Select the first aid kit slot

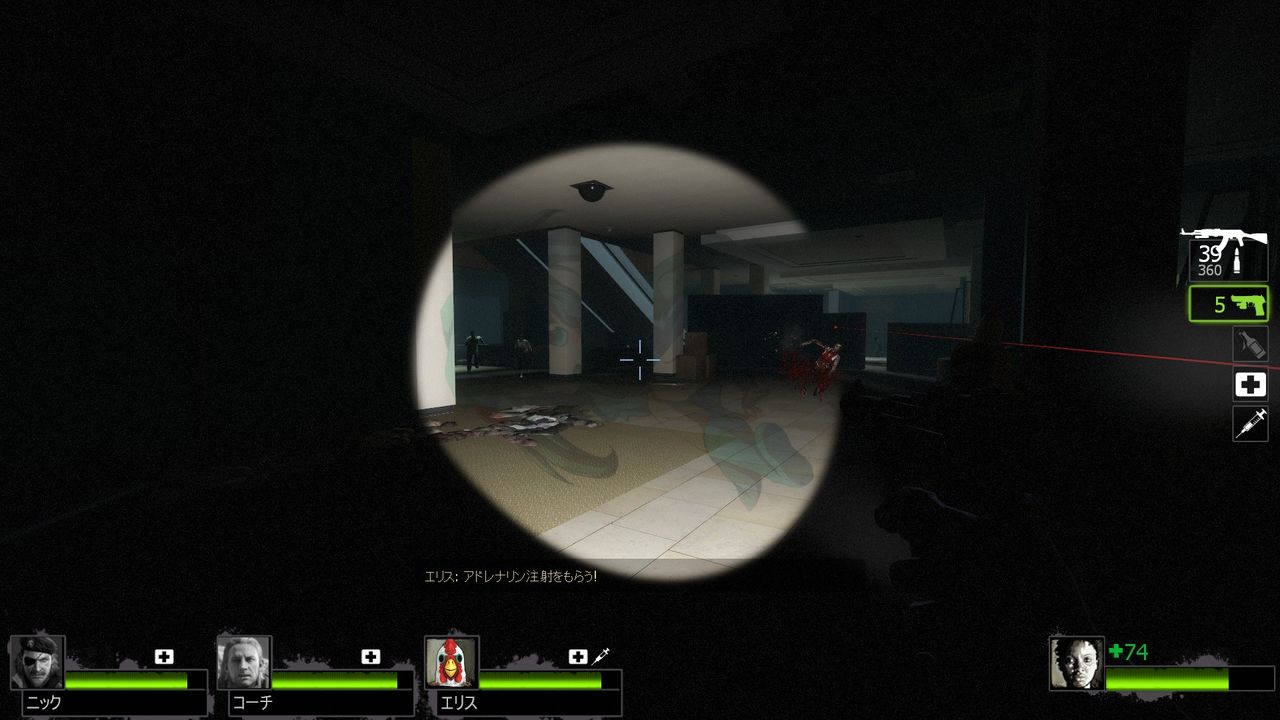click(1251, 384)
